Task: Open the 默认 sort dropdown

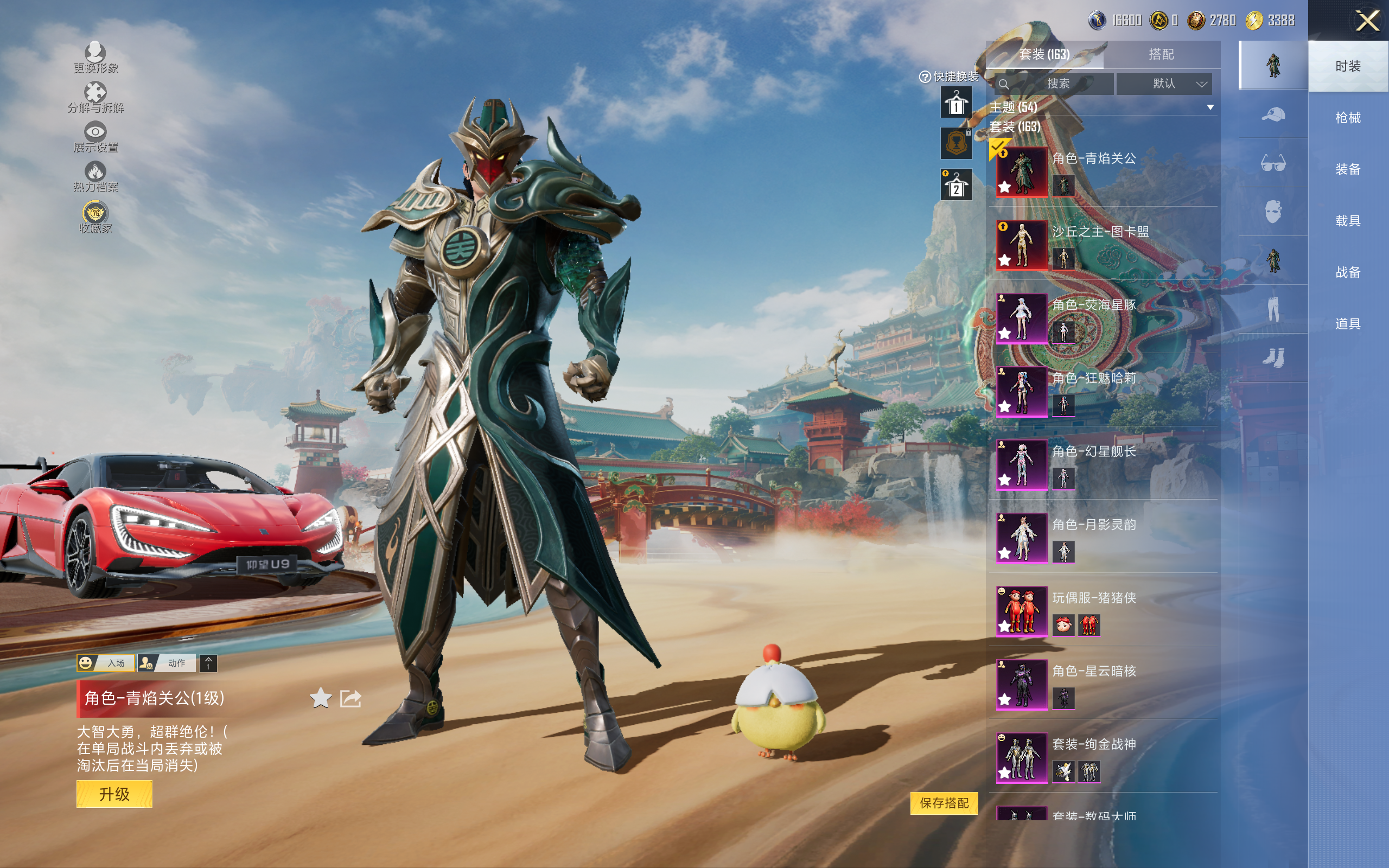Action: click(x=1171, y=84)
